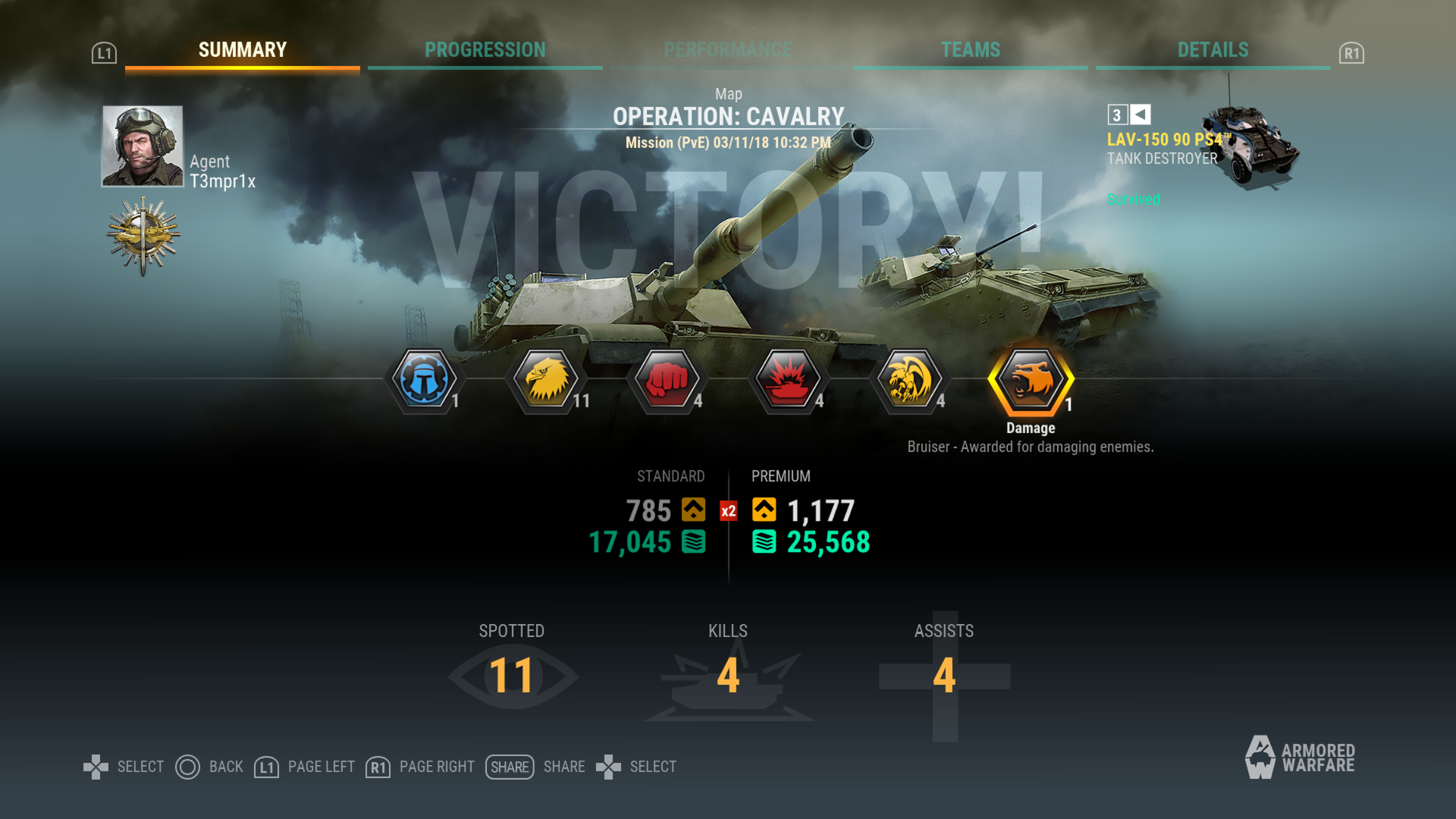
Task: Toggle the L1 page left control
Action: pos(266,767)
